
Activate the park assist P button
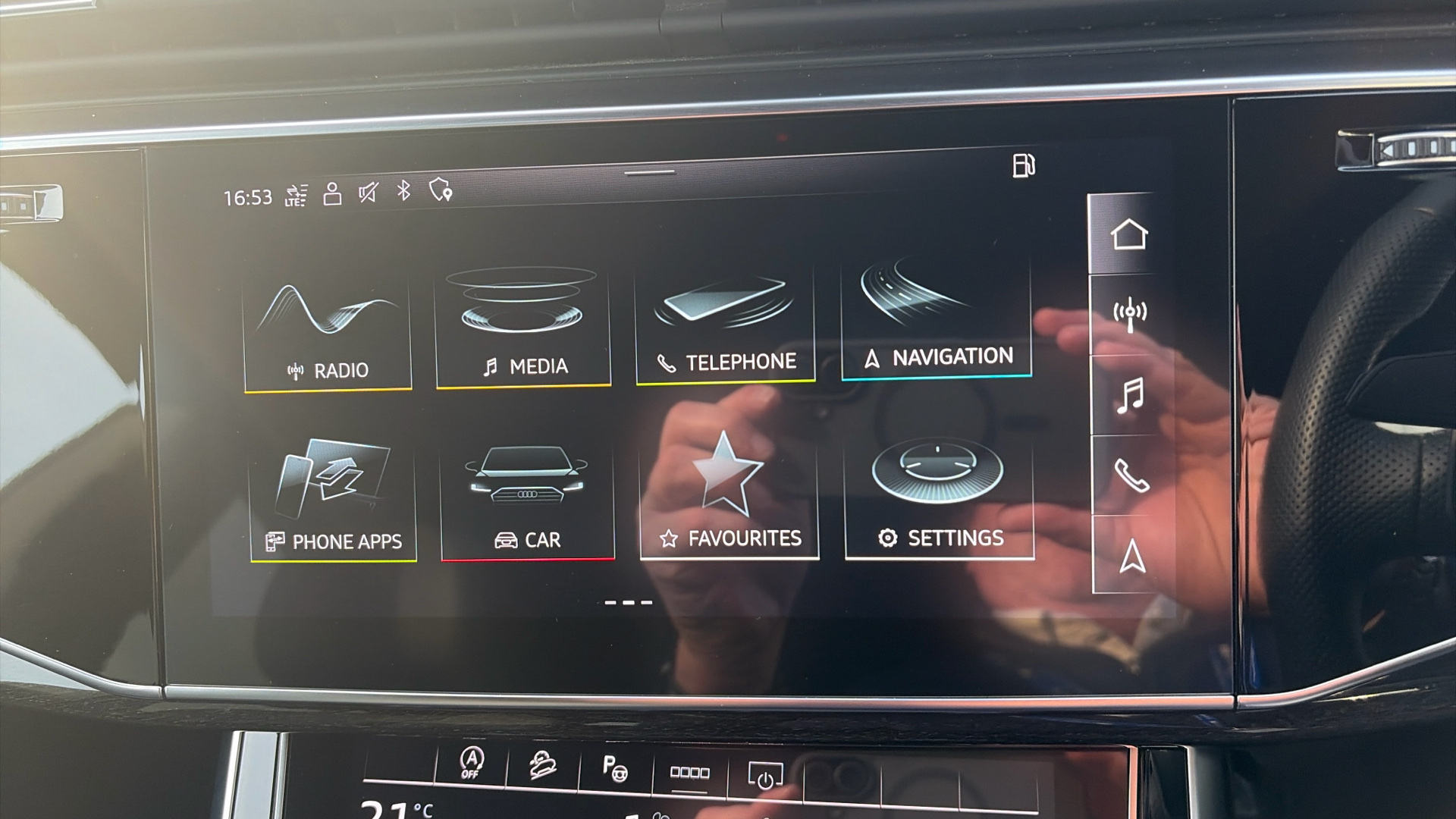click(614, 769)
